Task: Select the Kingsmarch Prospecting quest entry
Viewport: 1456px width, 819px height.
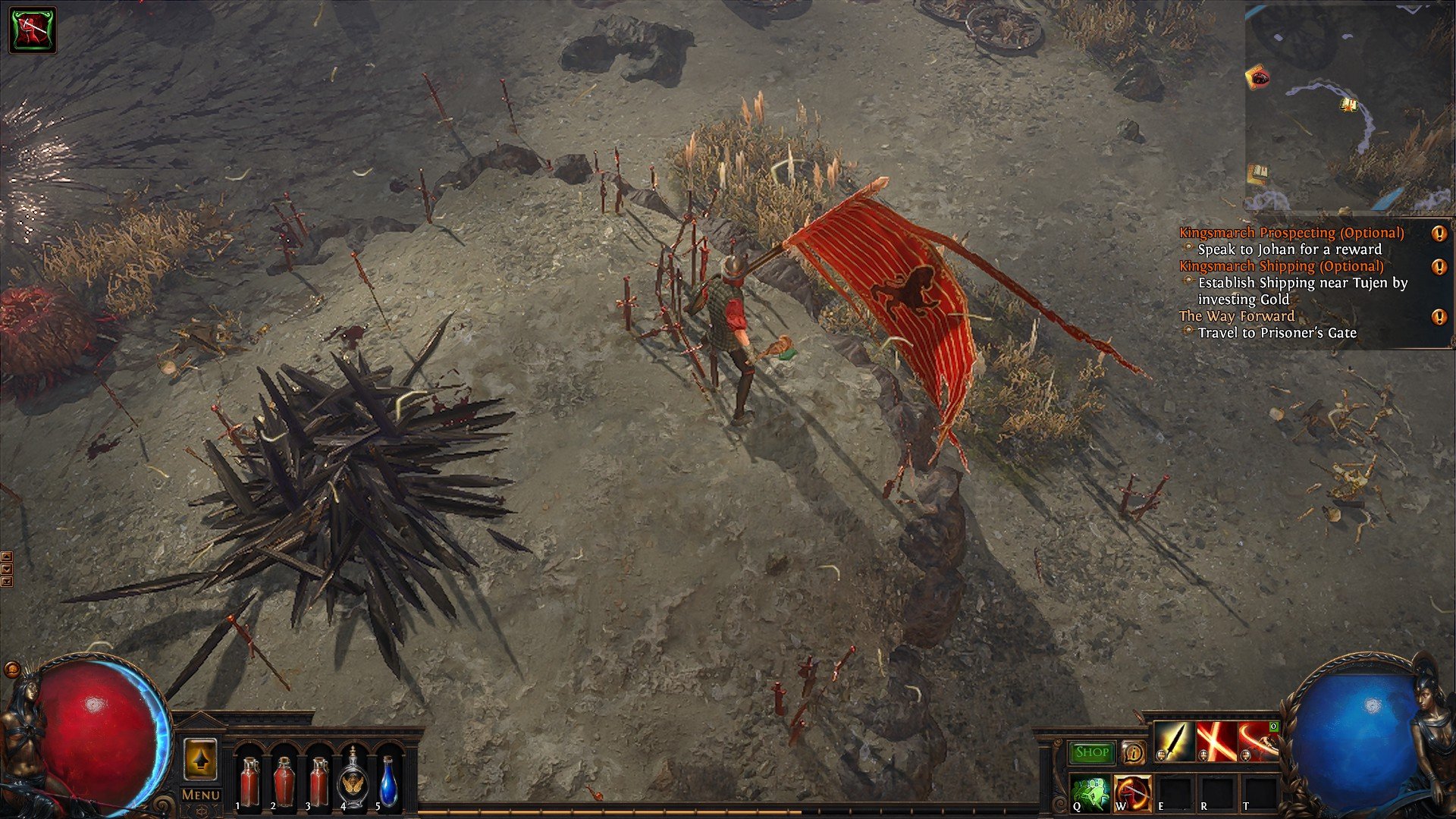Action: coord(1291,233)
